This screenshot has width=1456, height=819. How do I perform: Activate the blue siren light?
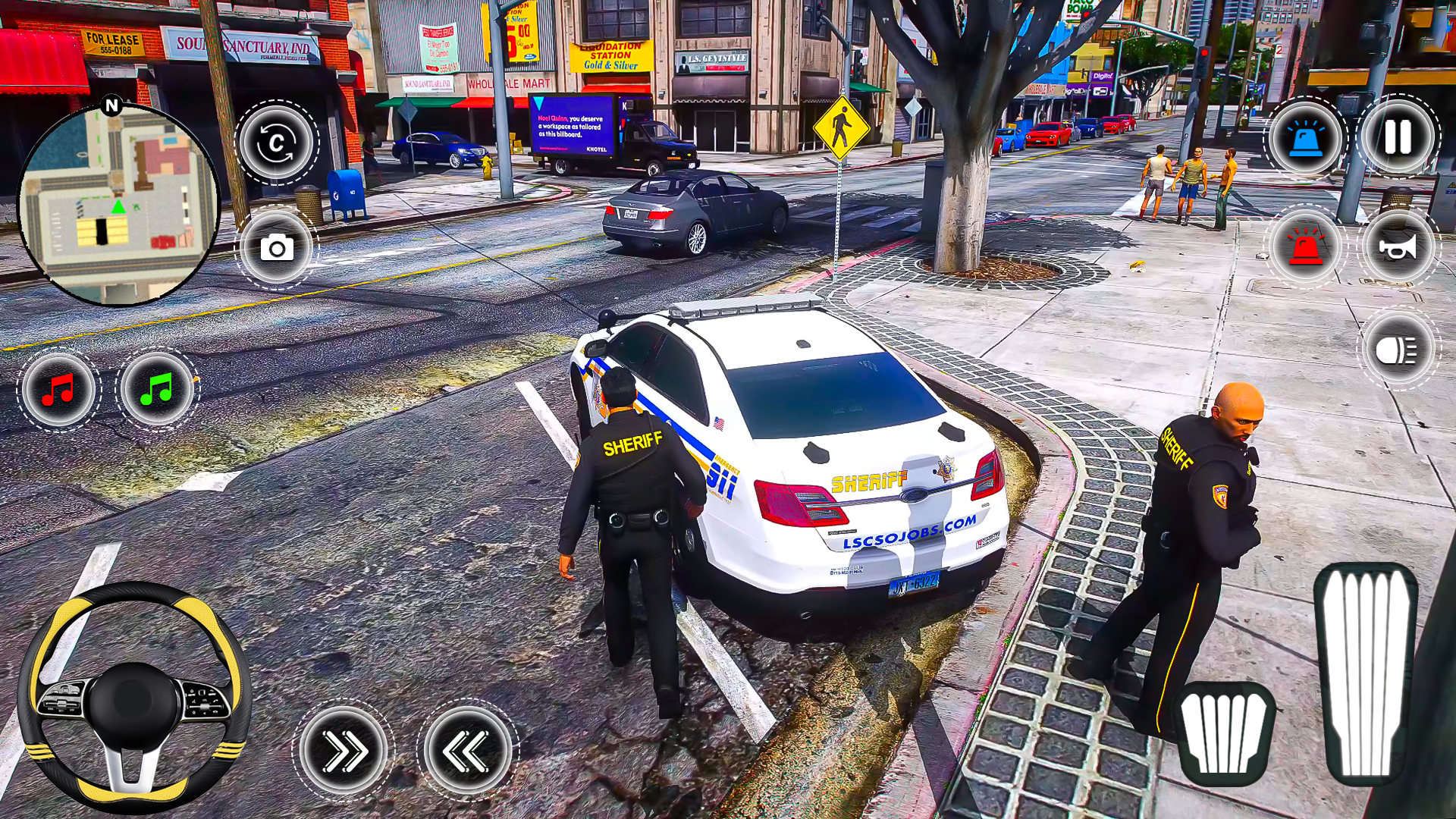pyautogui.click(x=1307, y=139)
